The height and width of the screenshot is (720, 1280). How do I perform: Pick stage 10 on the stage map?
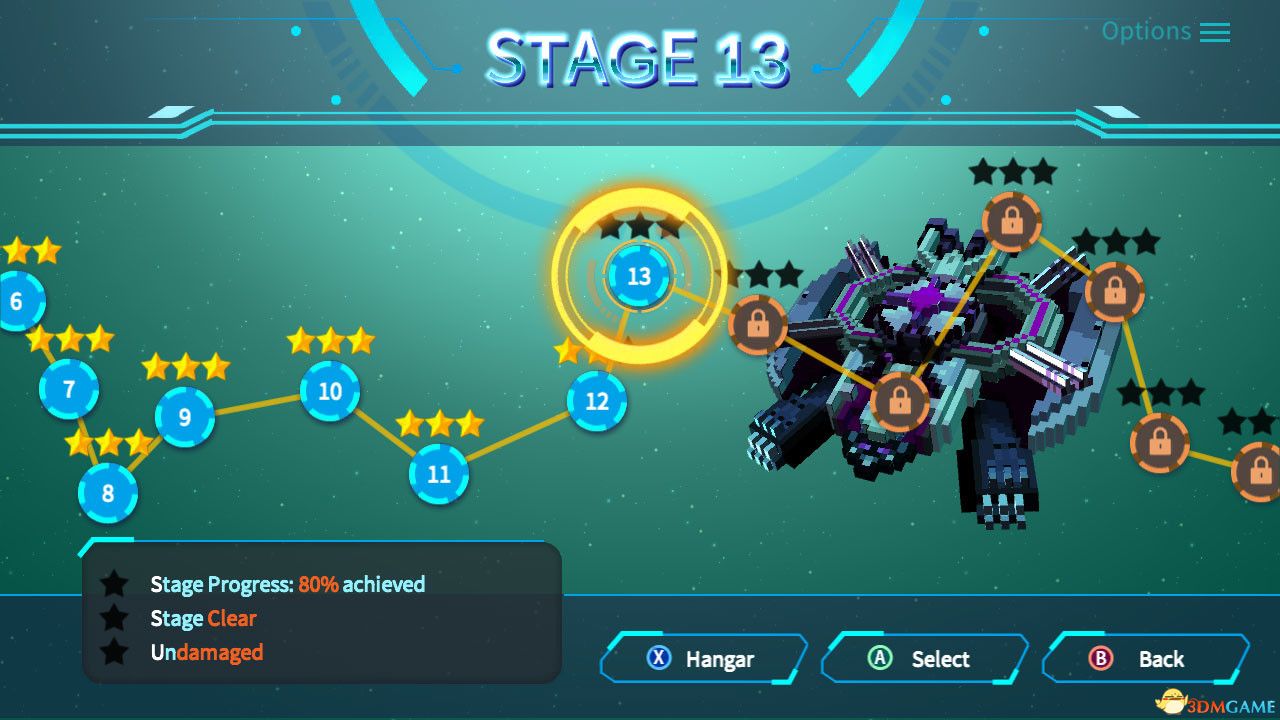[x=330, y=391]
